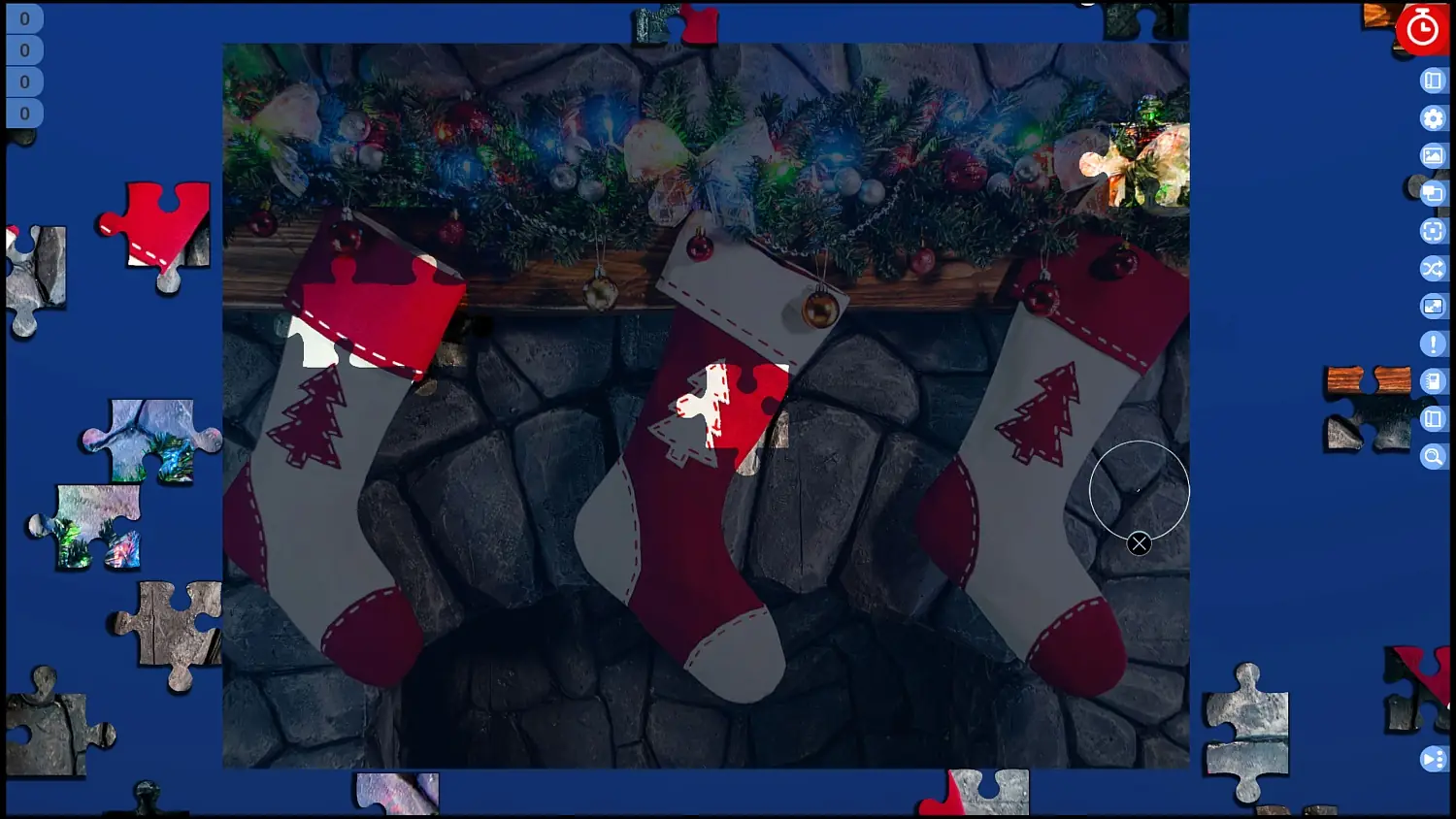
Task: Change the puzzle background image
Action: tap(1433, 155)
